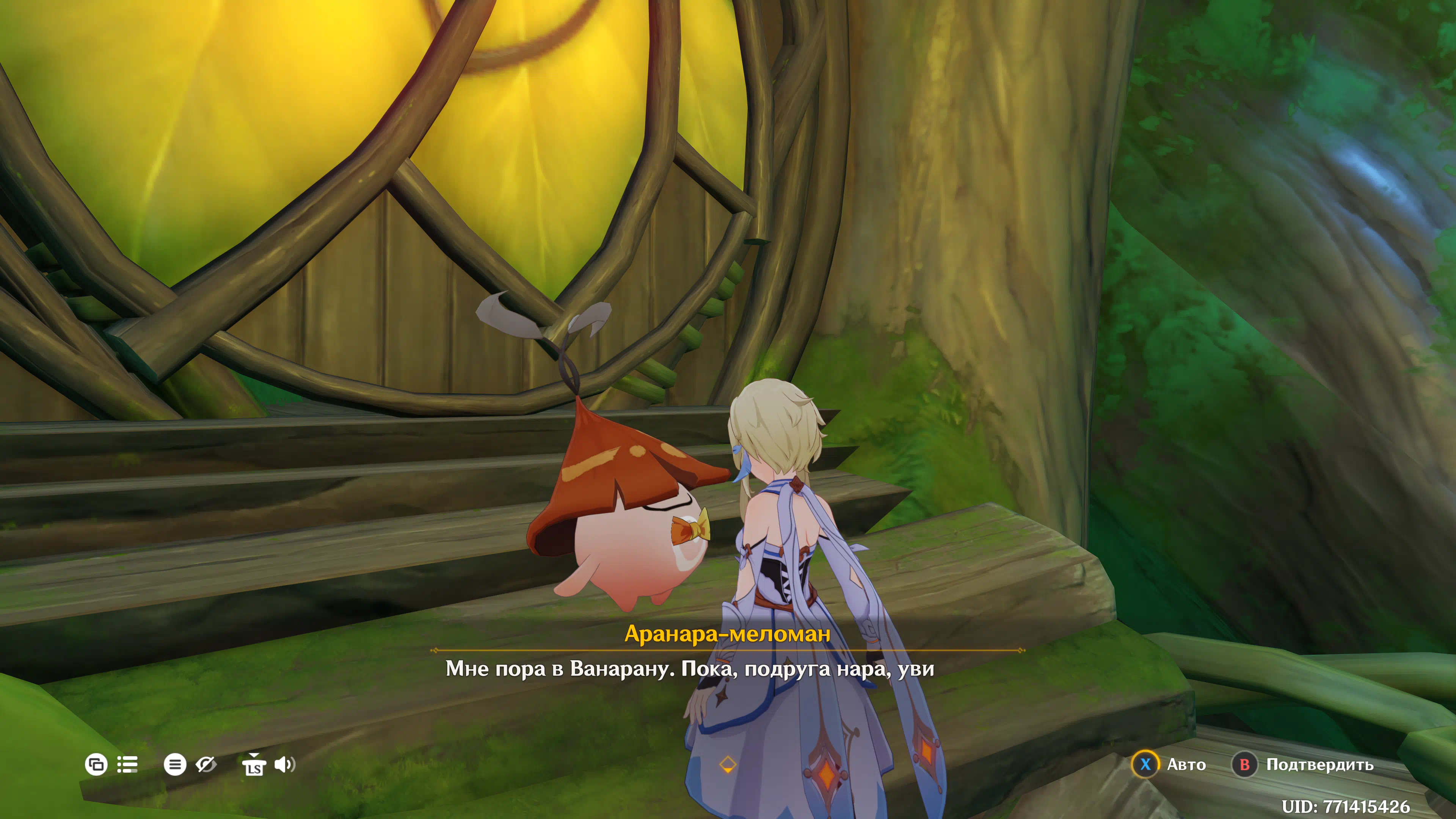
Task: Open the dialogue history list icon
Action: 127,765
